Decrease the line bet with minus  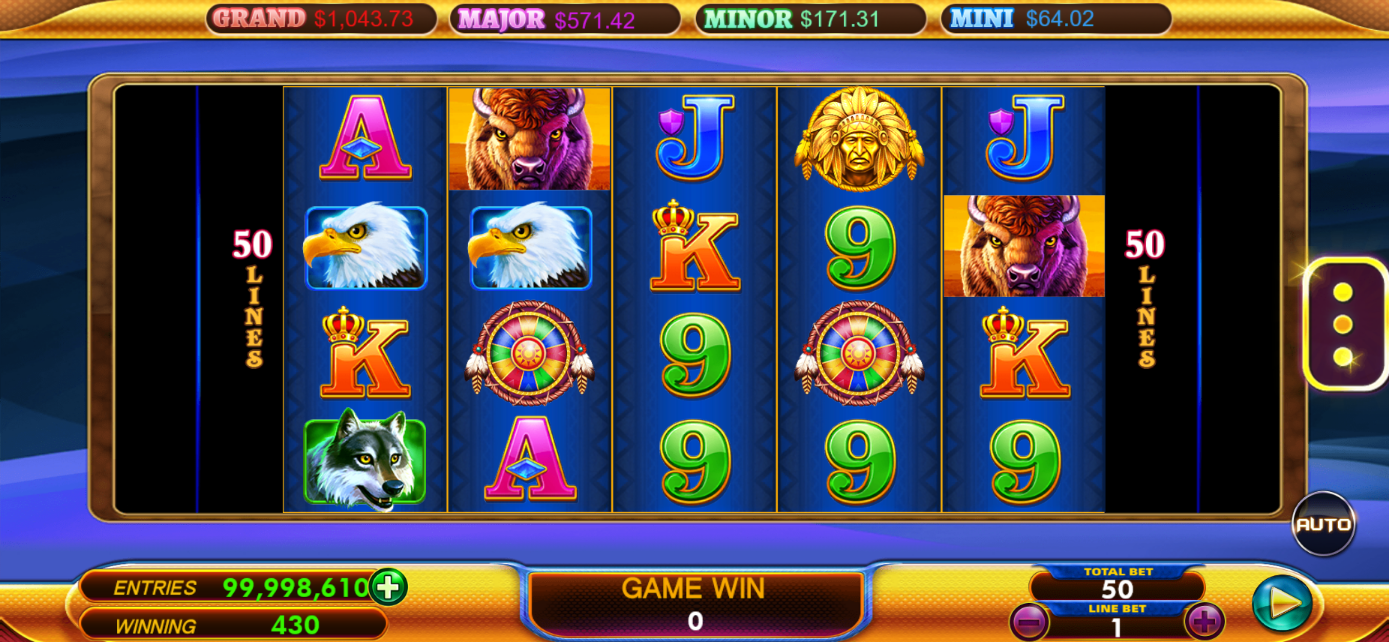tap(1029, 622)
